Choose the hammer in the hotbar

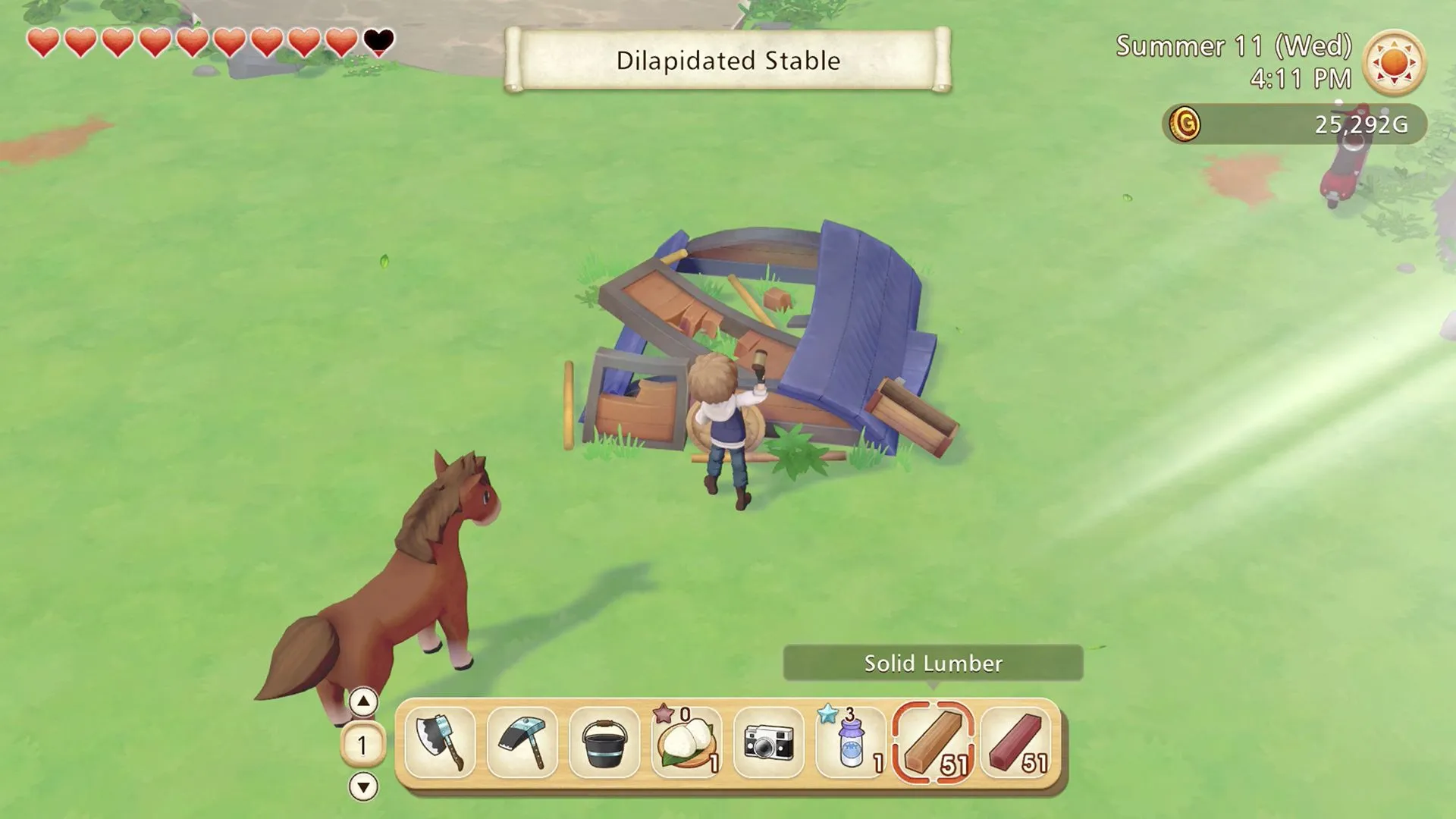[x=522, y=742]
